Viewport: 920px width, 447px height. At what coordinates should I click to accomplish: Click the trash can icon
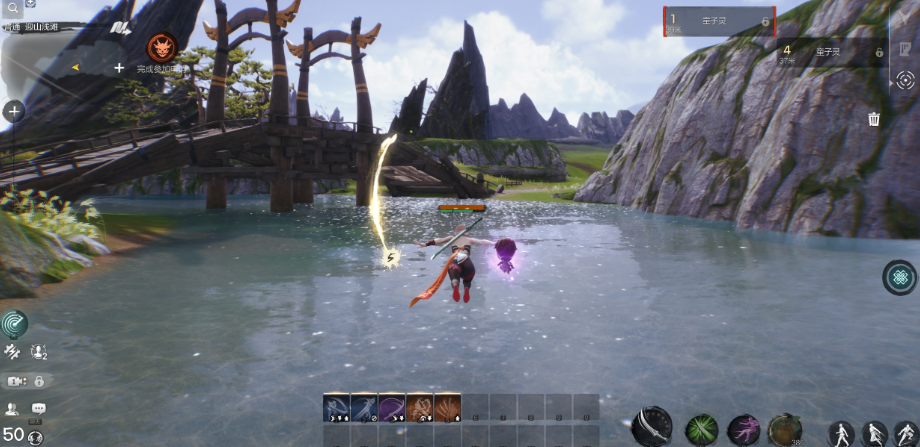(x=874, y=119)
